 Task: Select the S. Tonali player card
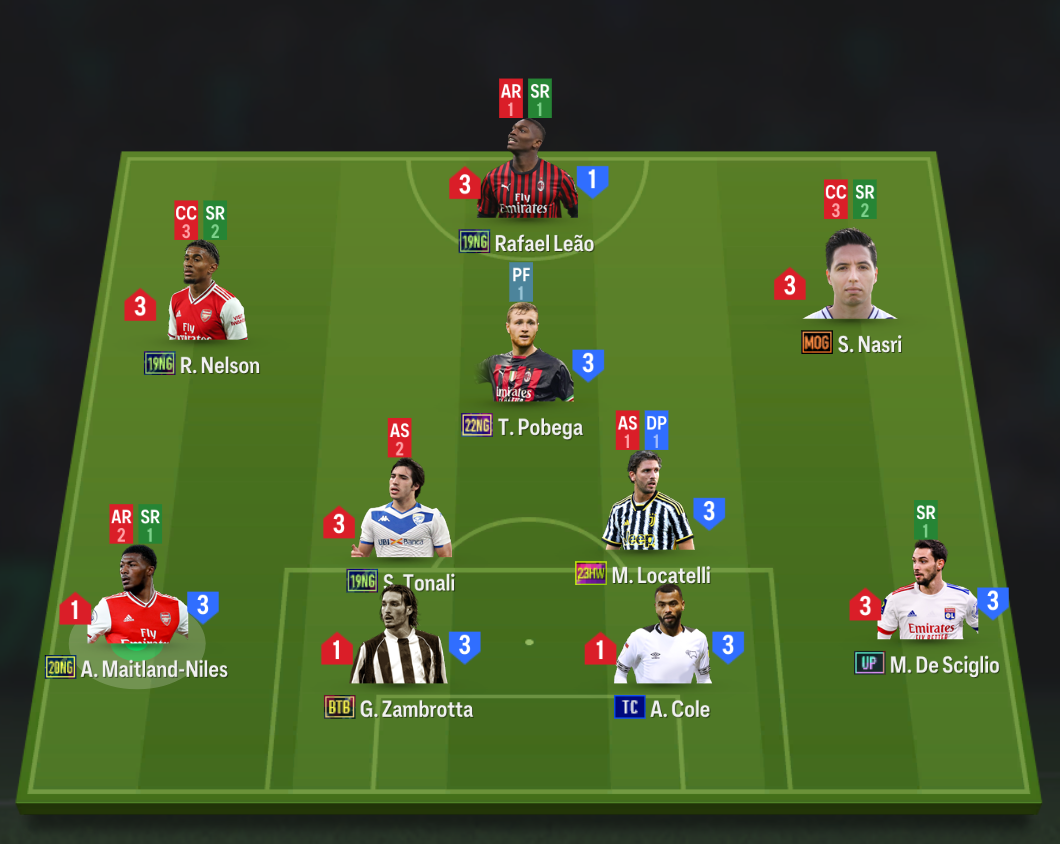coord(406,515)
